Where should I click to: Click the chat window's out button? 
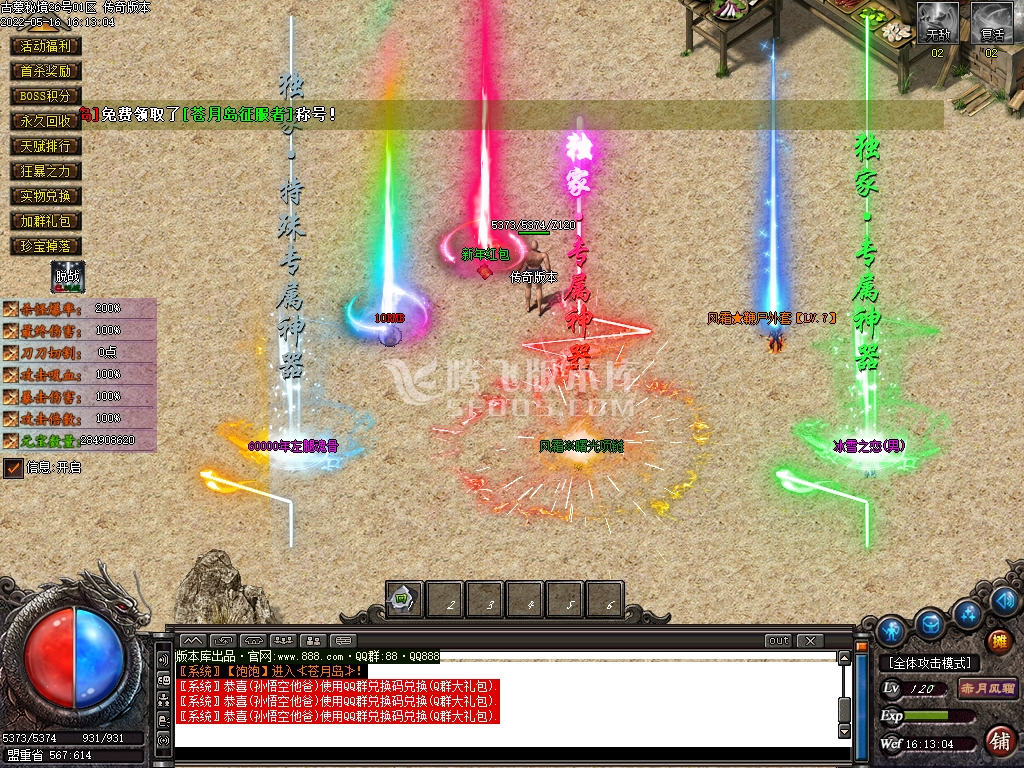[778, 640]
